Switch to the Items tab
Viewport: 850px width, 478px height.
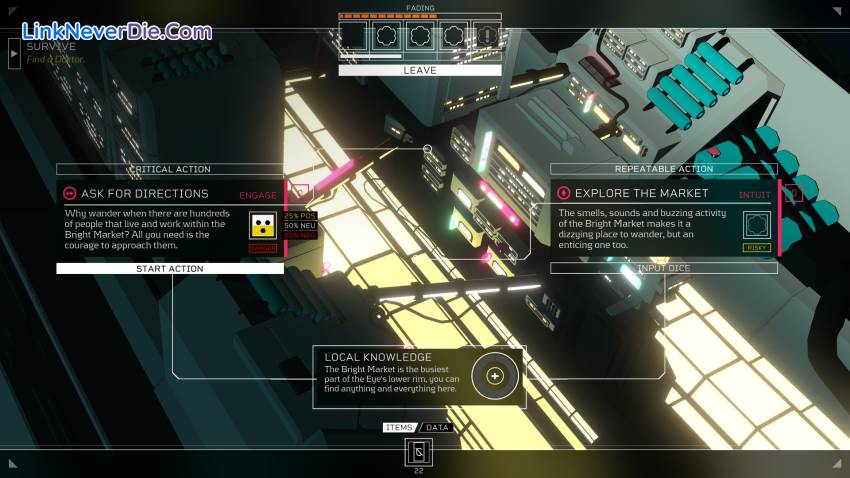pos(399,427)
